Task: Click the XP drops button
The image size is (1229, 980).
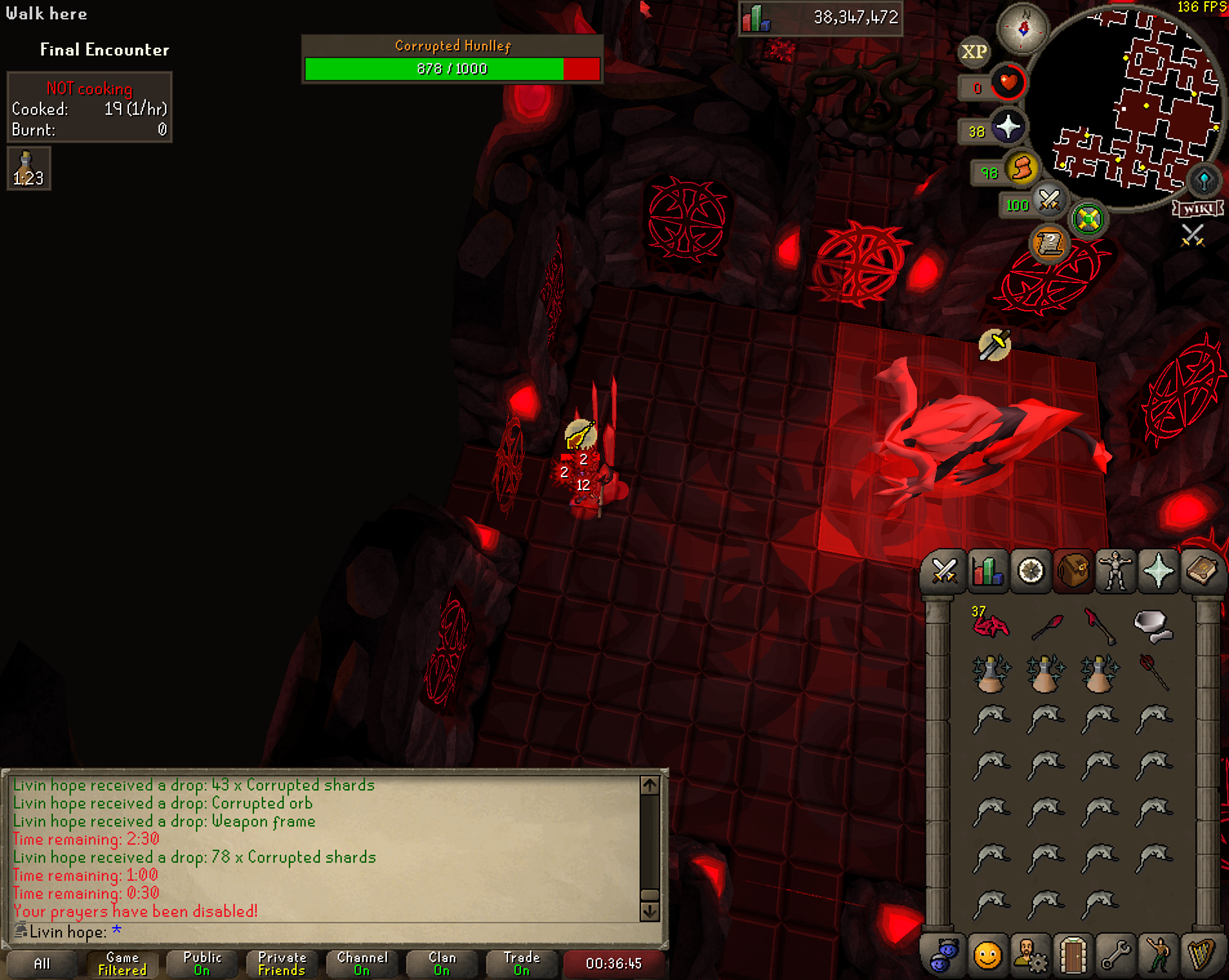Action: pyautogui.click(x=974, y=52)
